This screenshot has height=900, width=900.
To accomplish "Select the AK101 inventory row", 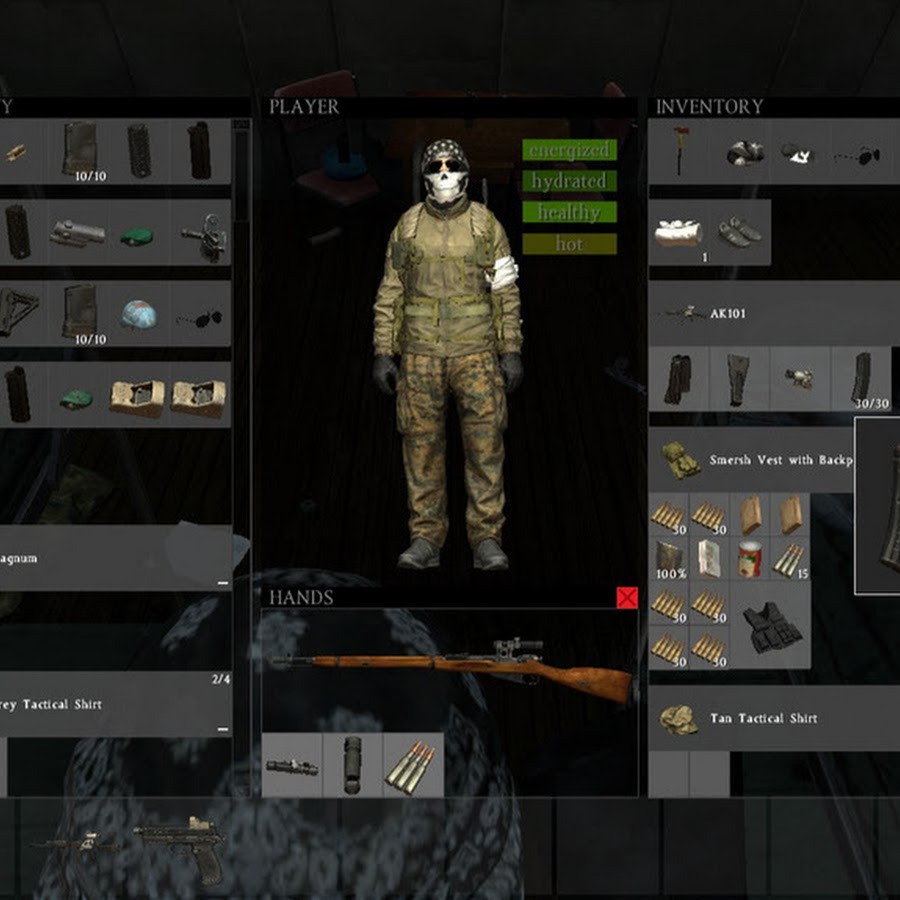I will tap(770, 314).
